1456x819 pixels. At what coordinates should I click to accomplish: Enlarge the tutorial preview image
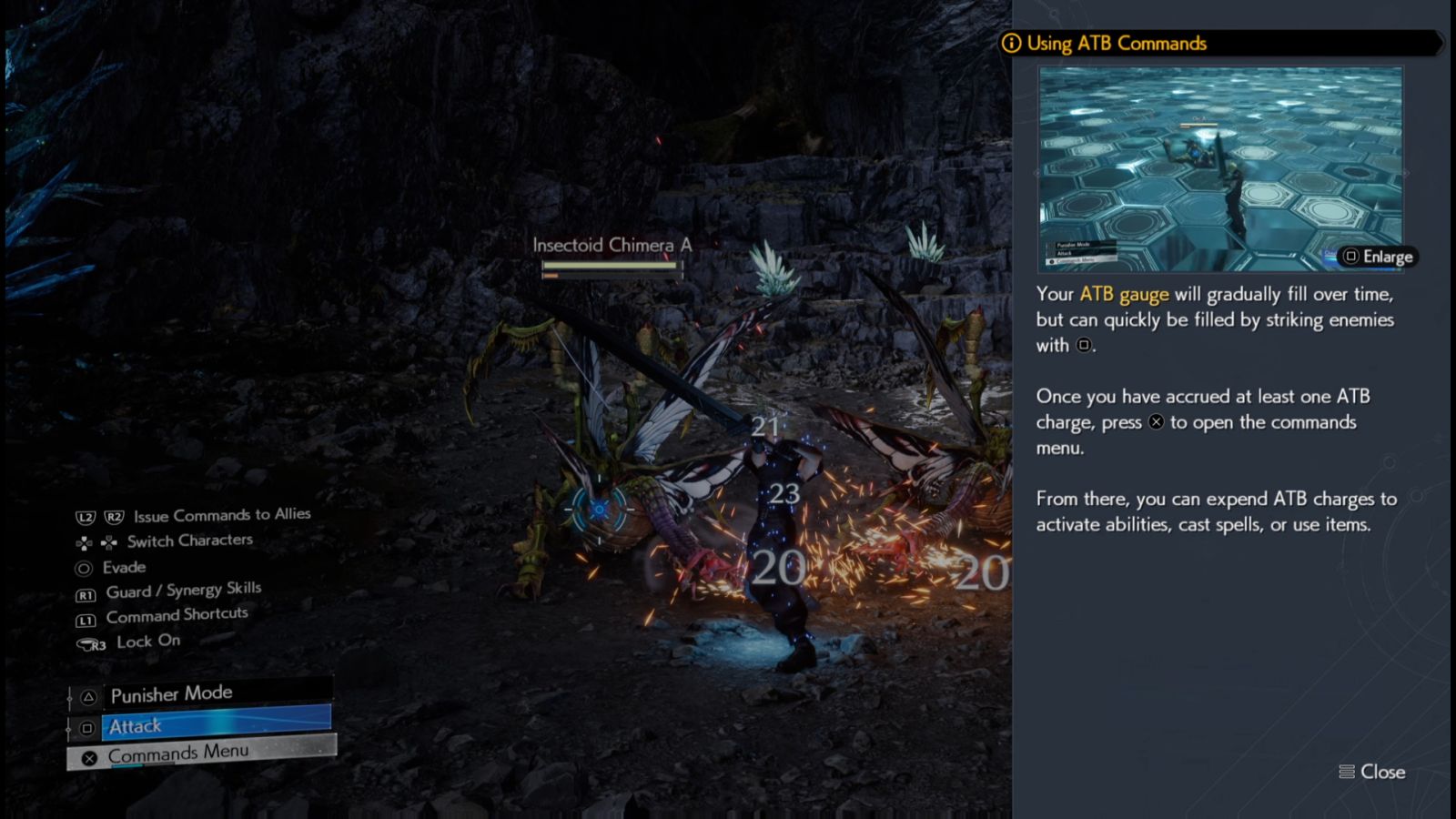click(1378, 257)
